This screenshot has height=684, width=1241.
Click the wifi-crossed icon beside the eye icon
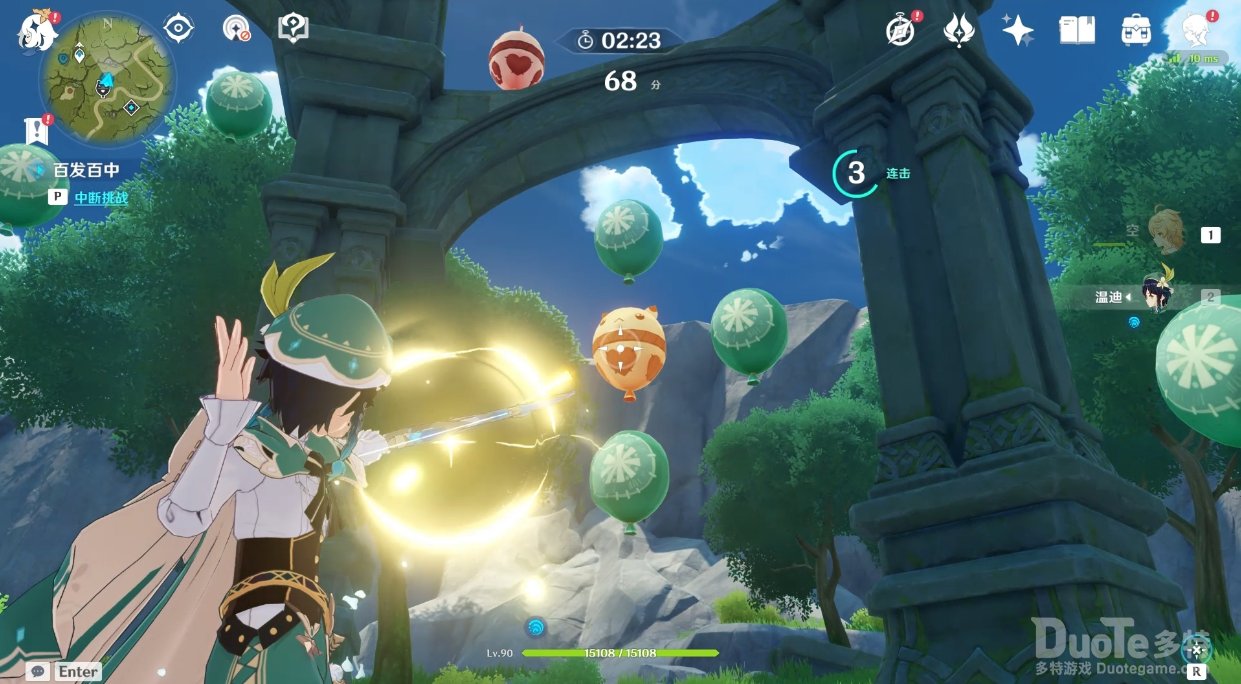coord(236,28)
